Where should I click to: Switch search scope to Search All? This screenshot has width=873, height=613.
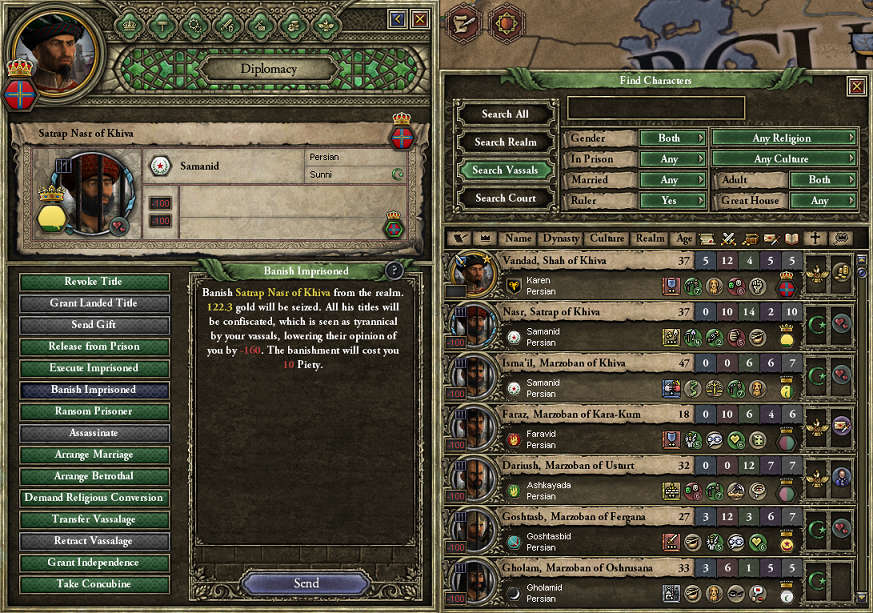(505, 114)
